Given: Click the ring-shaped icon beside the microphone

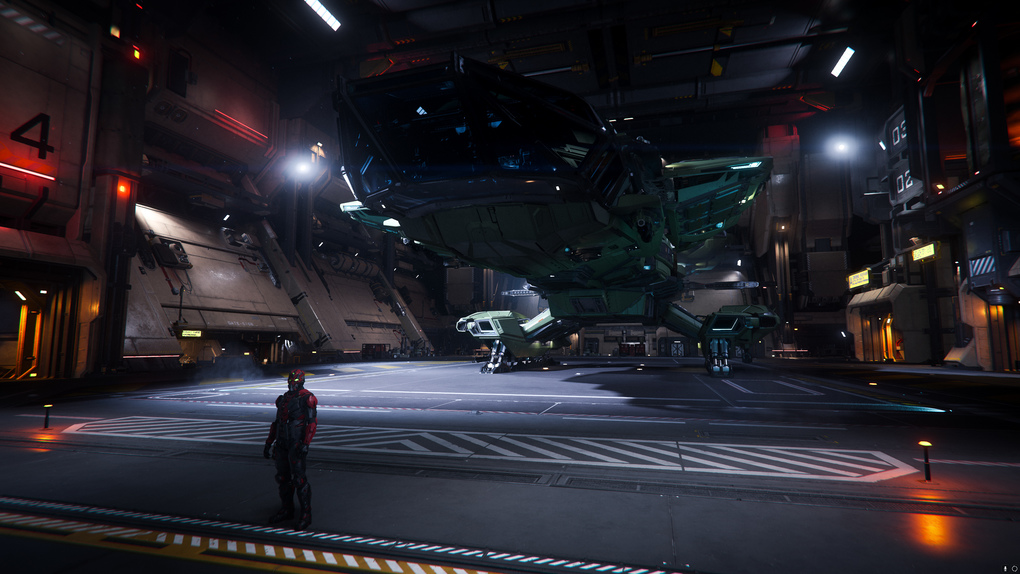Looking at the screenshot, I should [x=1013, y=568].
